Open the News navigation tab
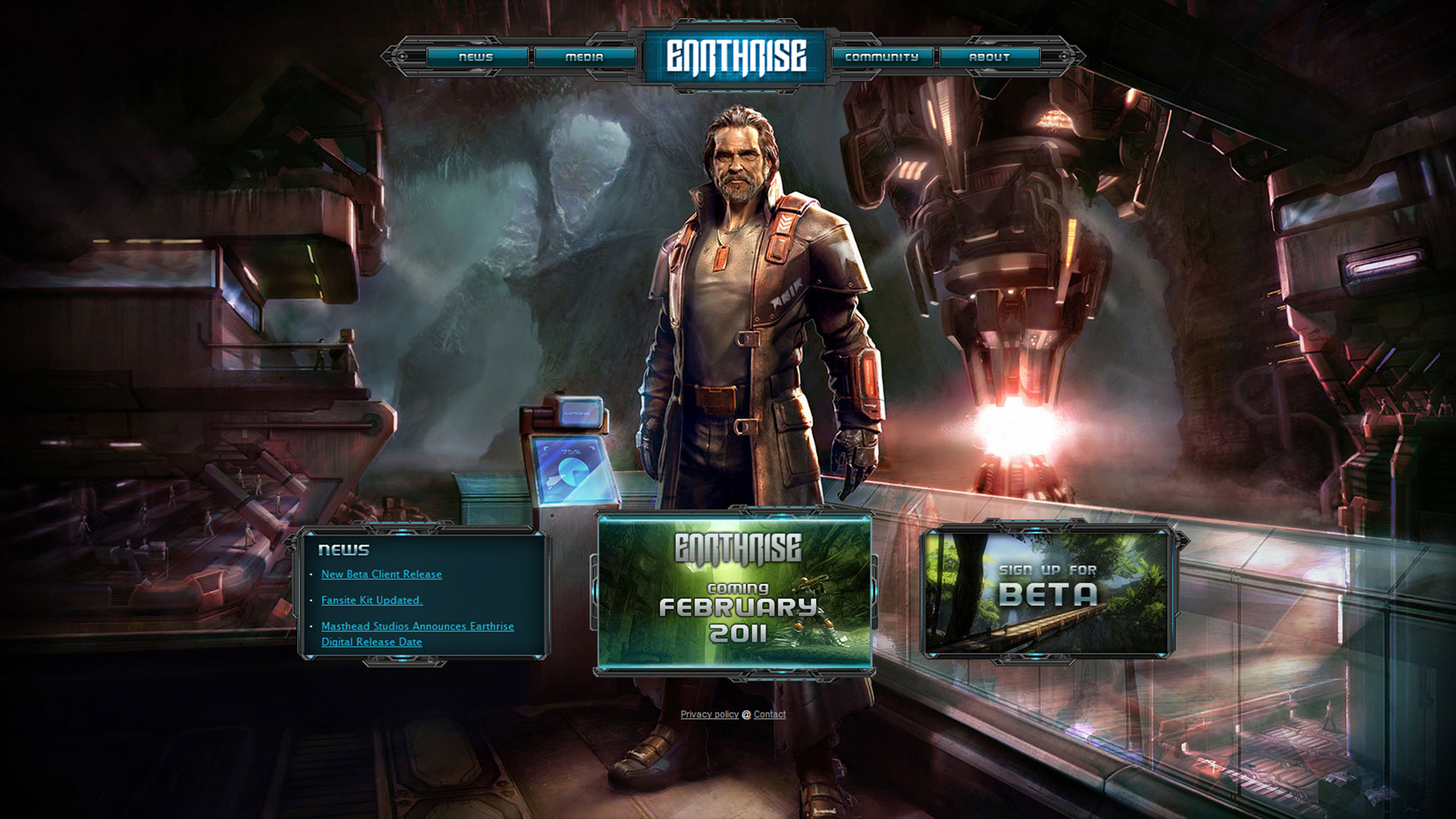Image resolution: width=1456 pixels, height=819 pixels. [x=476, y=57]
